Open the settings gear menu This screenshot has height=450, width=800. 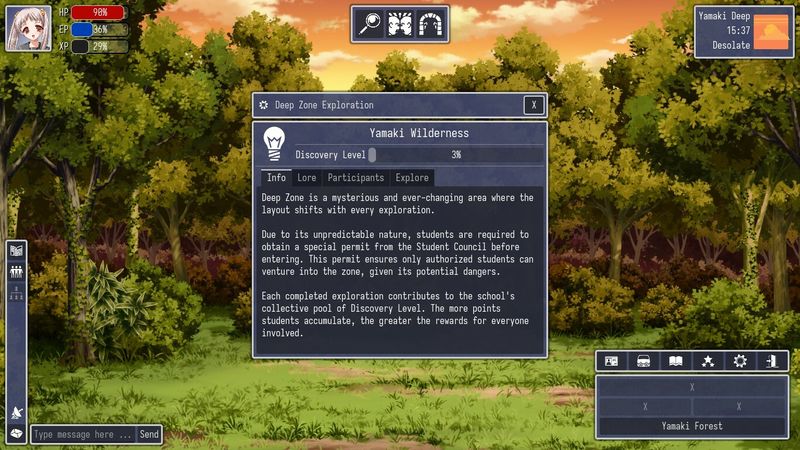pos(740,361)
